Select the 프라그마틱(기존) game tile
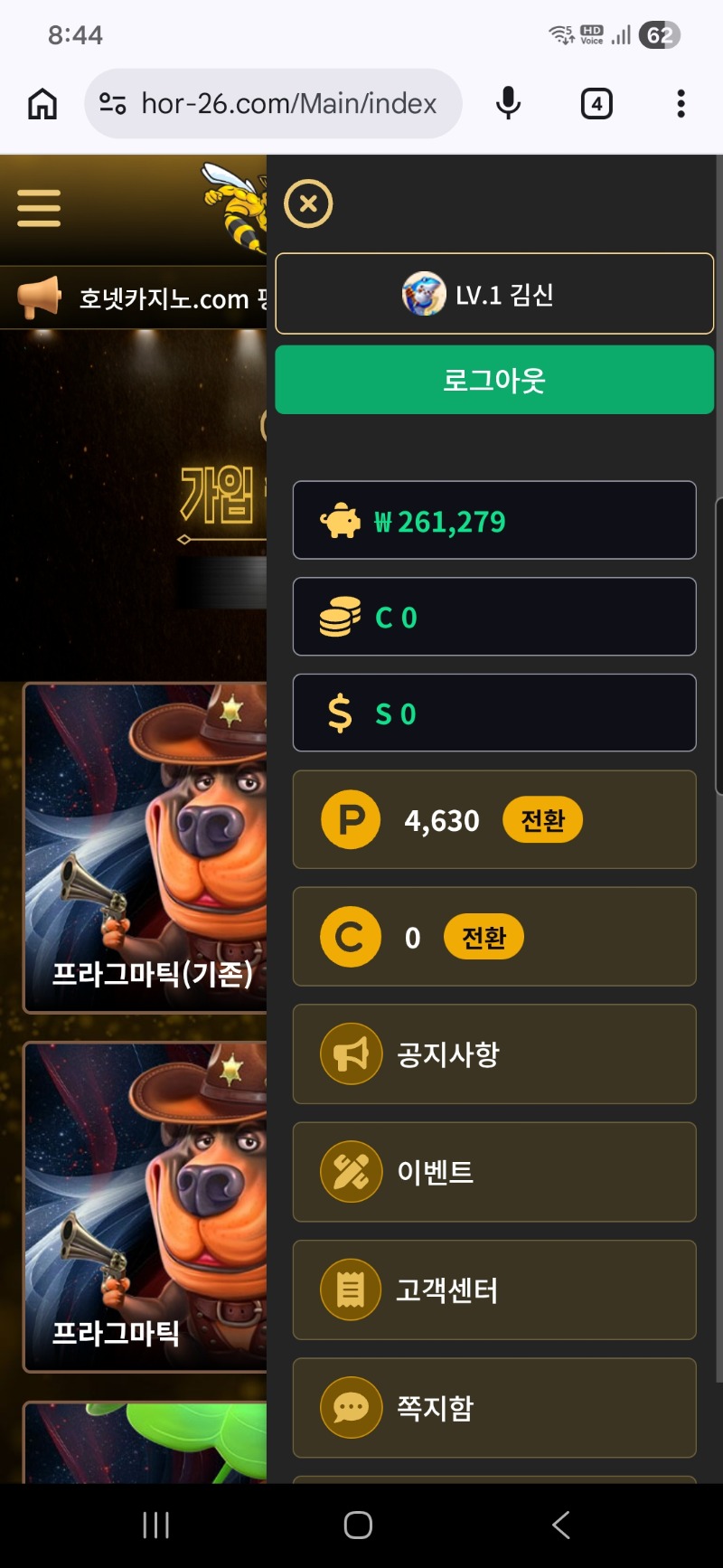Viewport: 723px width, 1568px height. (x=146, y=847)
